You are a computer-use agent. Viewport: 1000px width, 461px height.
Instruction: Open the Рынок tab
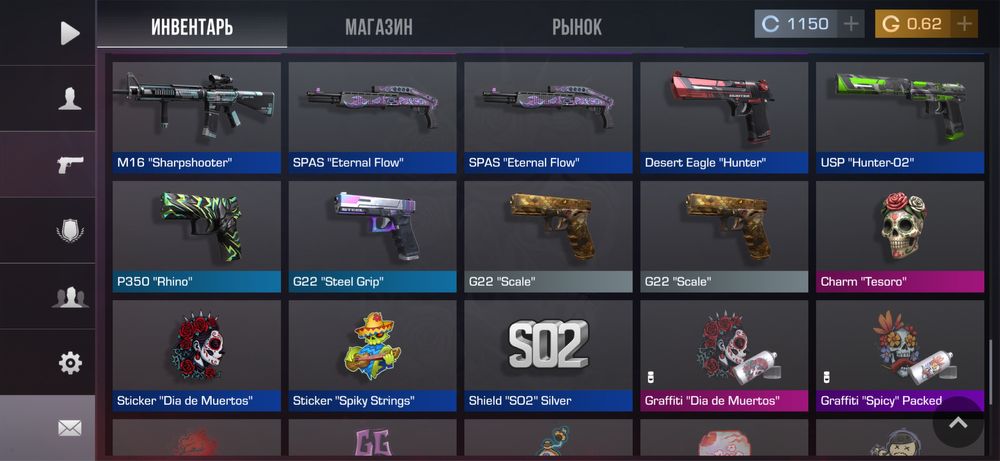577,27
